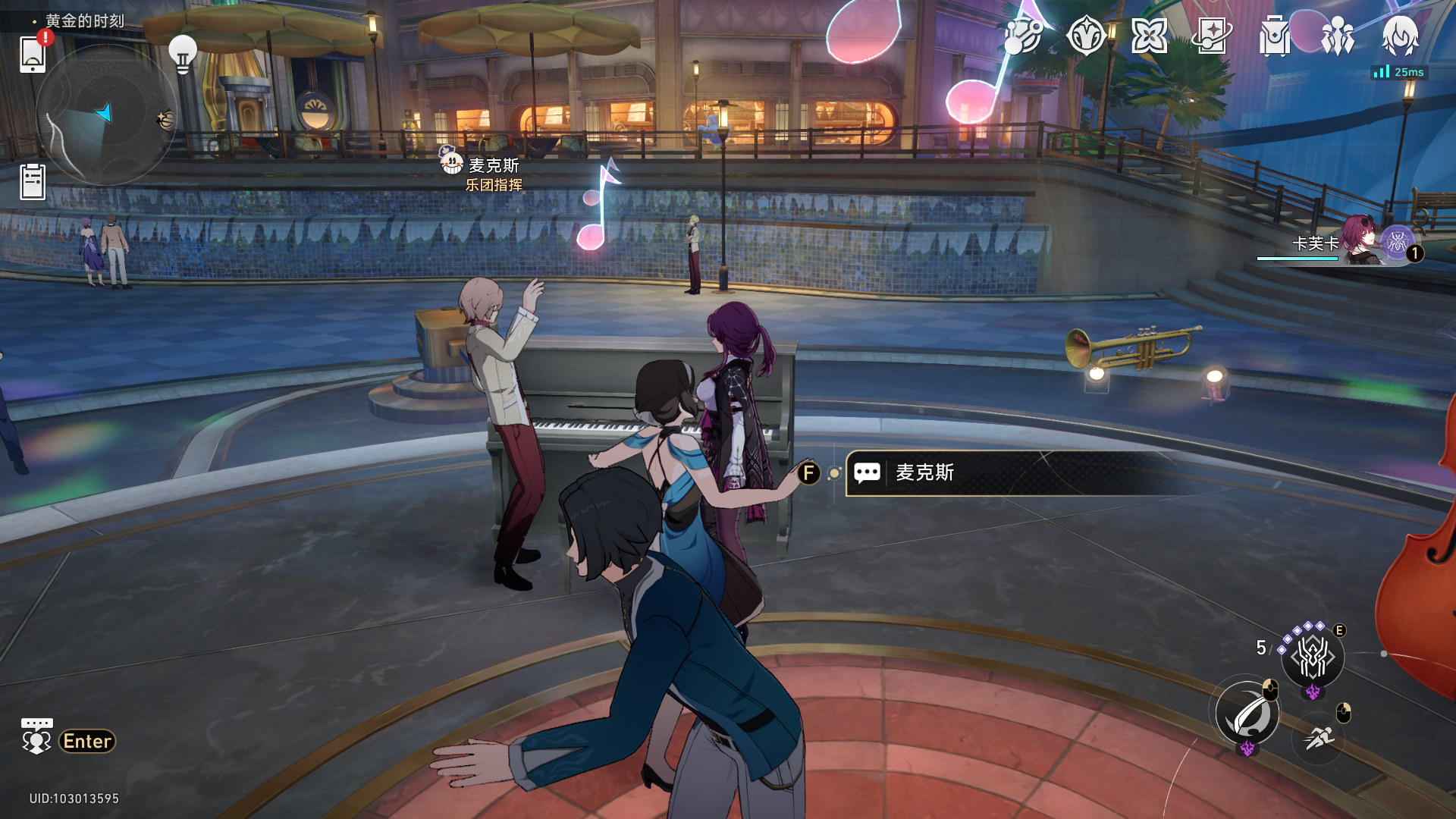Open the circular minimap

(106, 115)
